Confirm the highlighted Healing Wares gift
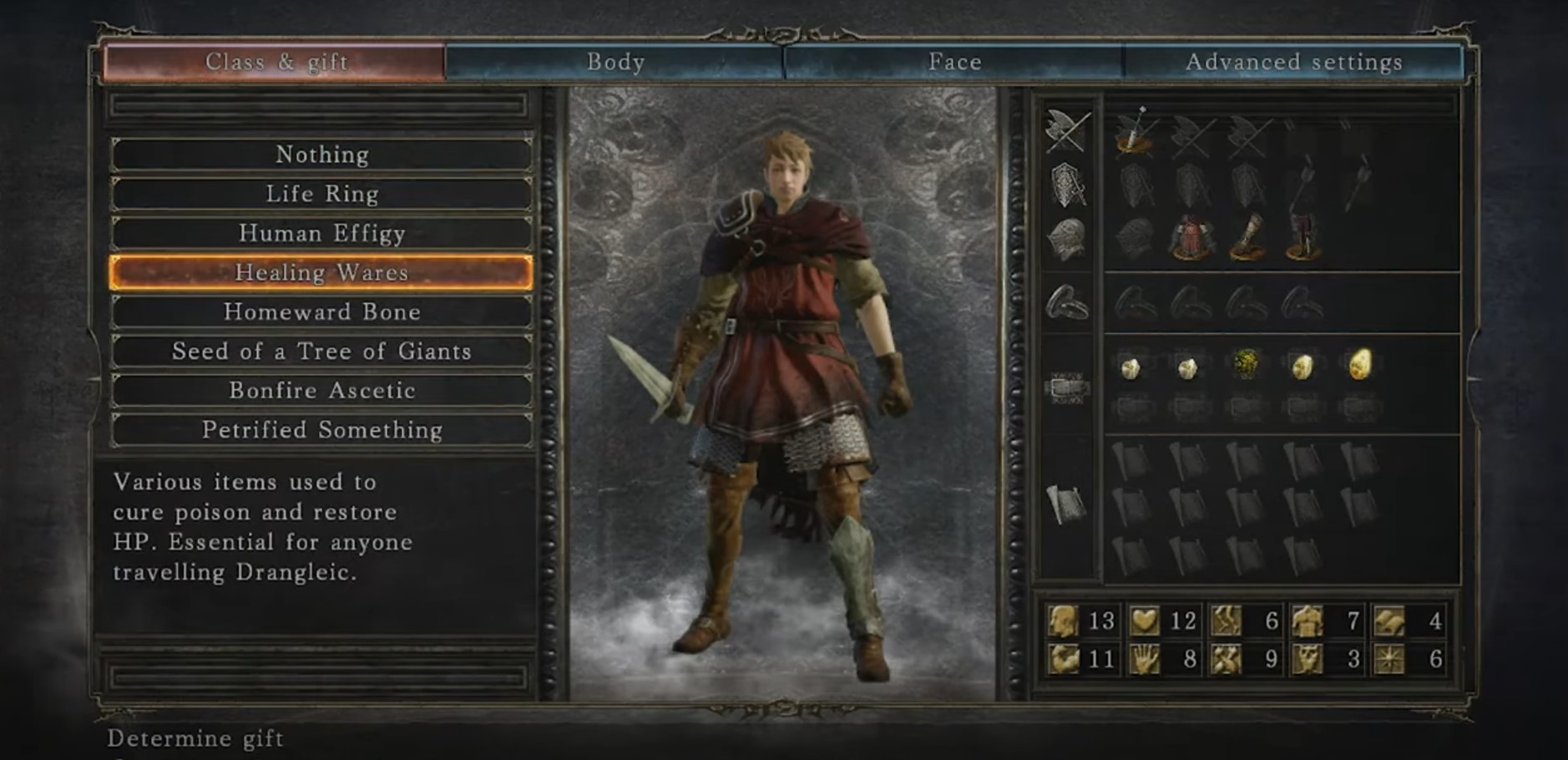The height and width of the screenshot is (760, 1568). pyautogui.click(x=321, y=272)
